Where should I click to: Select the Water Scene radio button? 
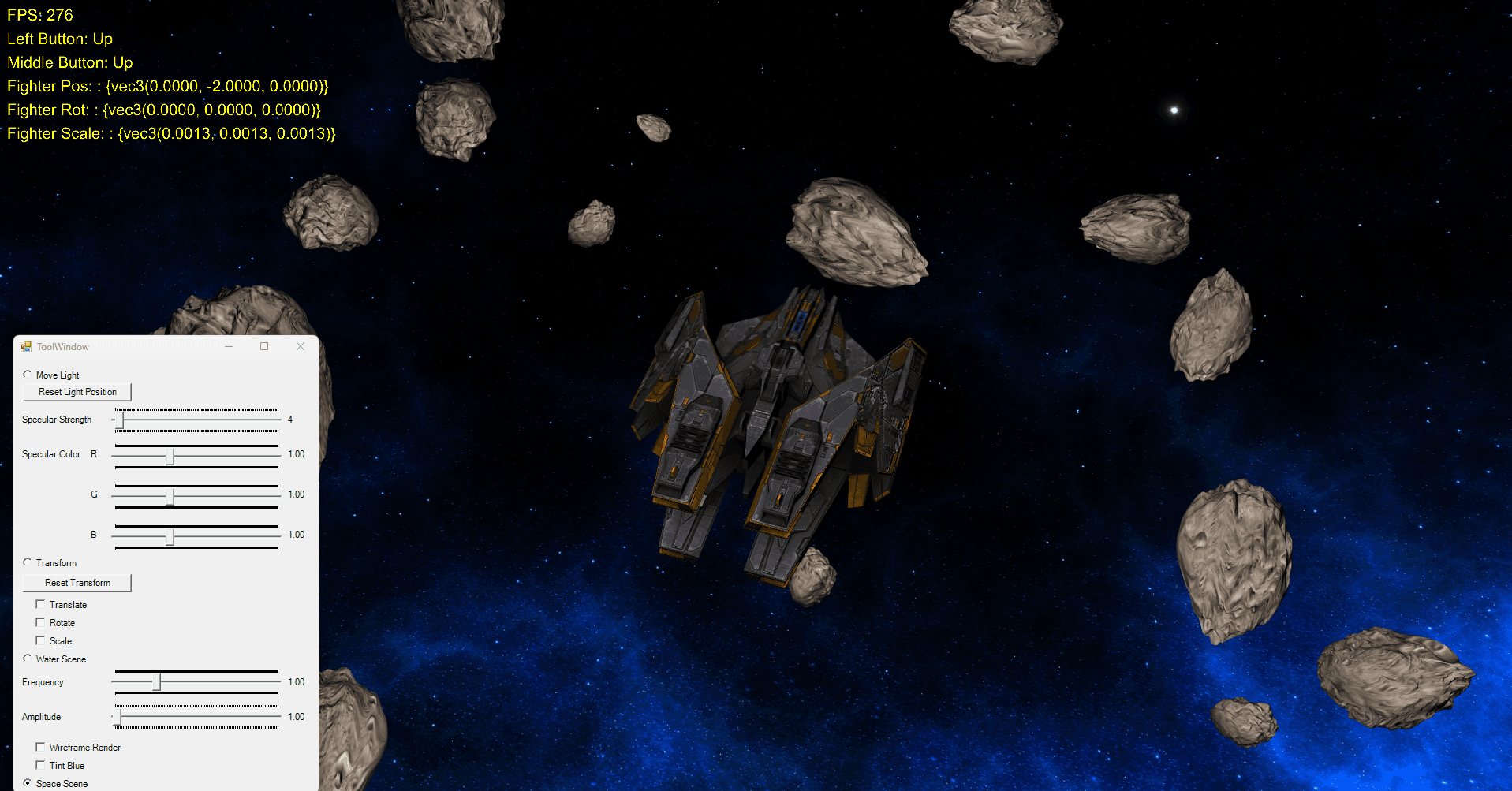click(28, 659)
